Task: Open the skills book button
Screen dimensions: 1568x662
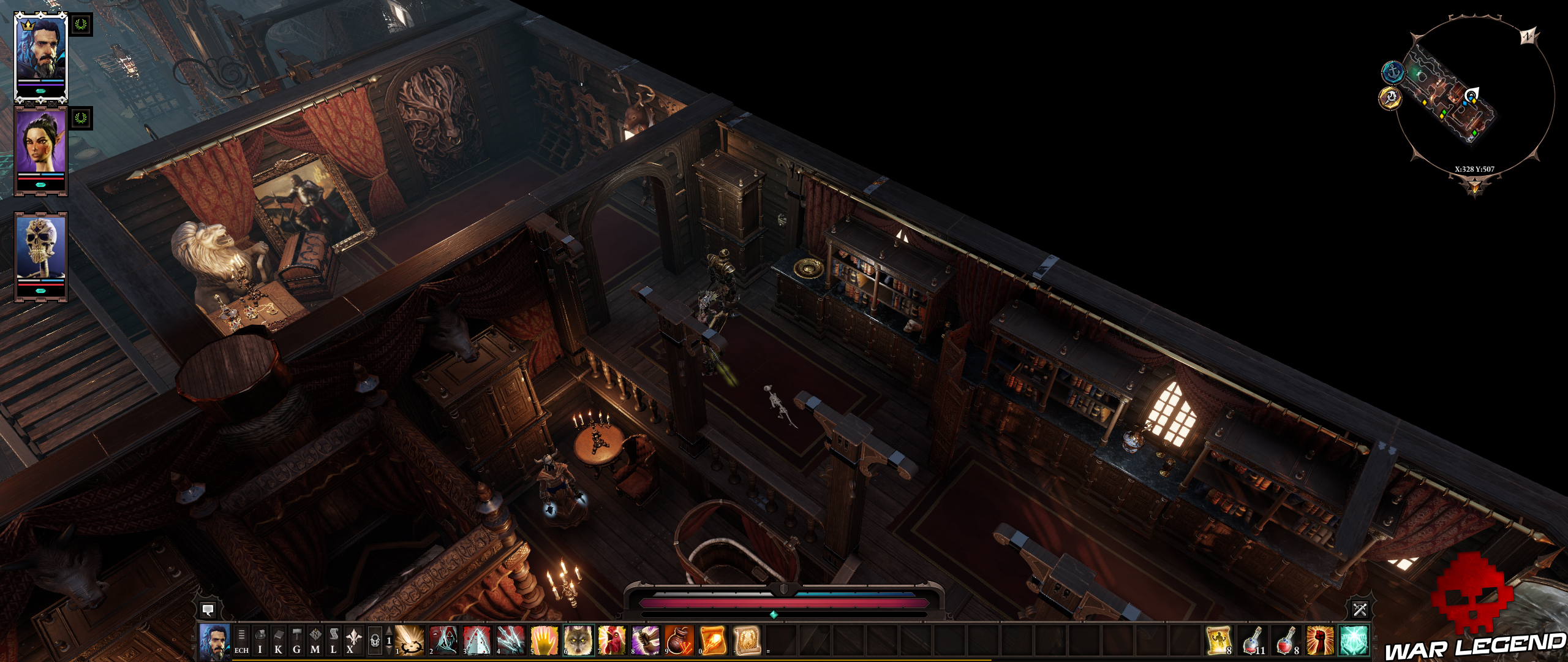Action: click(x=279, y=641)
